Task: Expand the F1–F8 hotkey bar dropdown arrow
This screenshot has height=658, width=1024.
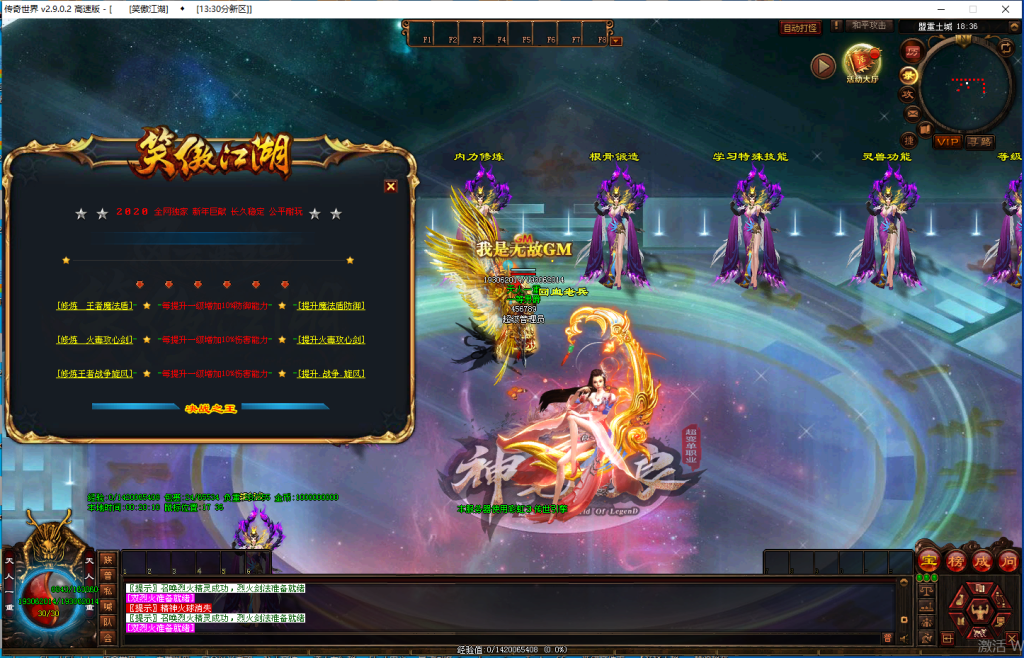Action: [x=616, y=41]
